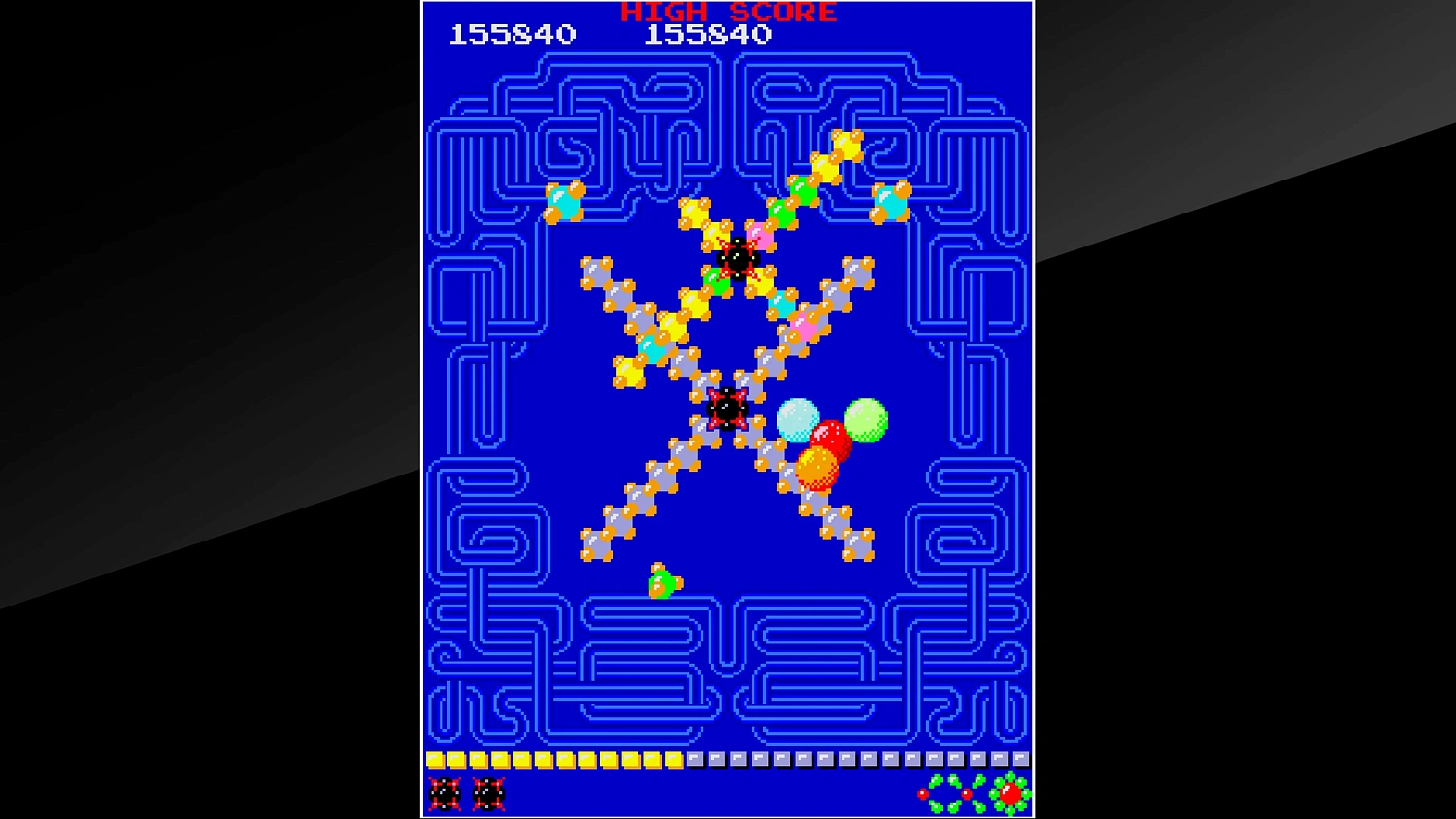The image size is (1456, 819).
Task: Select the center high score value 155840
Action: pos(708,34)
